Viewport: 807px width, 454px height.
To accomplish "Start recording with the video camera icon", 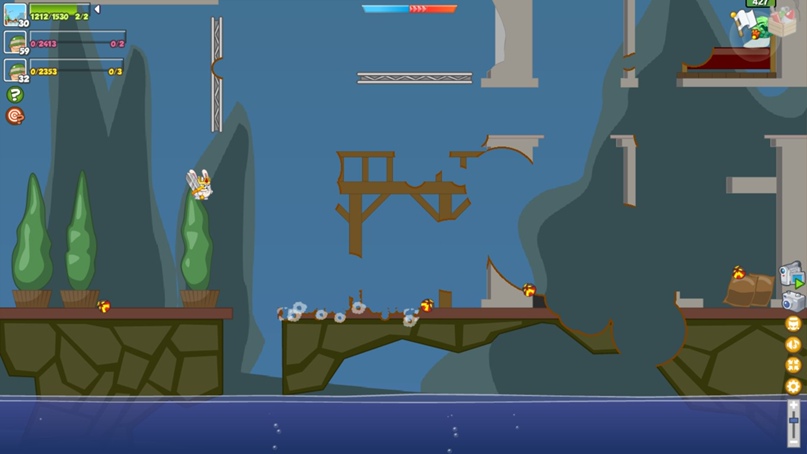I will (791, 273).
